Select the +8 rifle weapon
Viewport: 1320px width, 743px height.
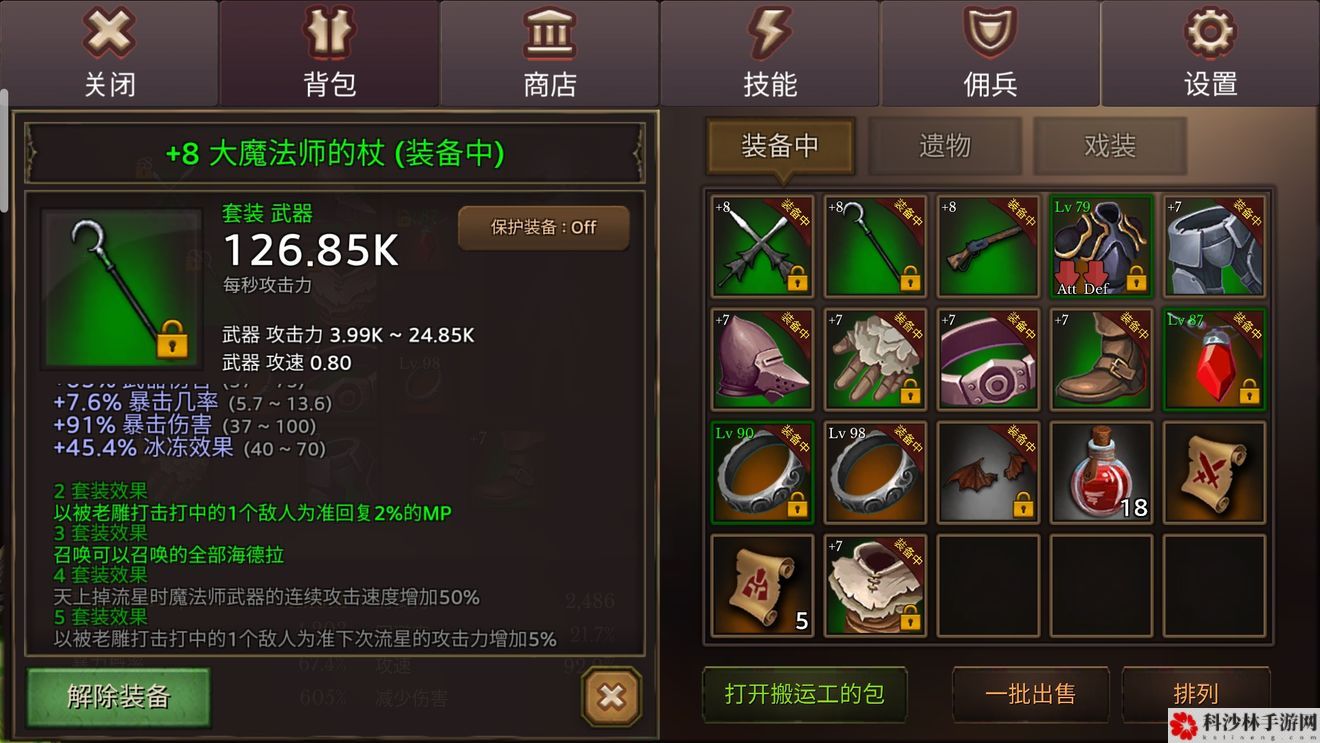click(x=988, y=247)
